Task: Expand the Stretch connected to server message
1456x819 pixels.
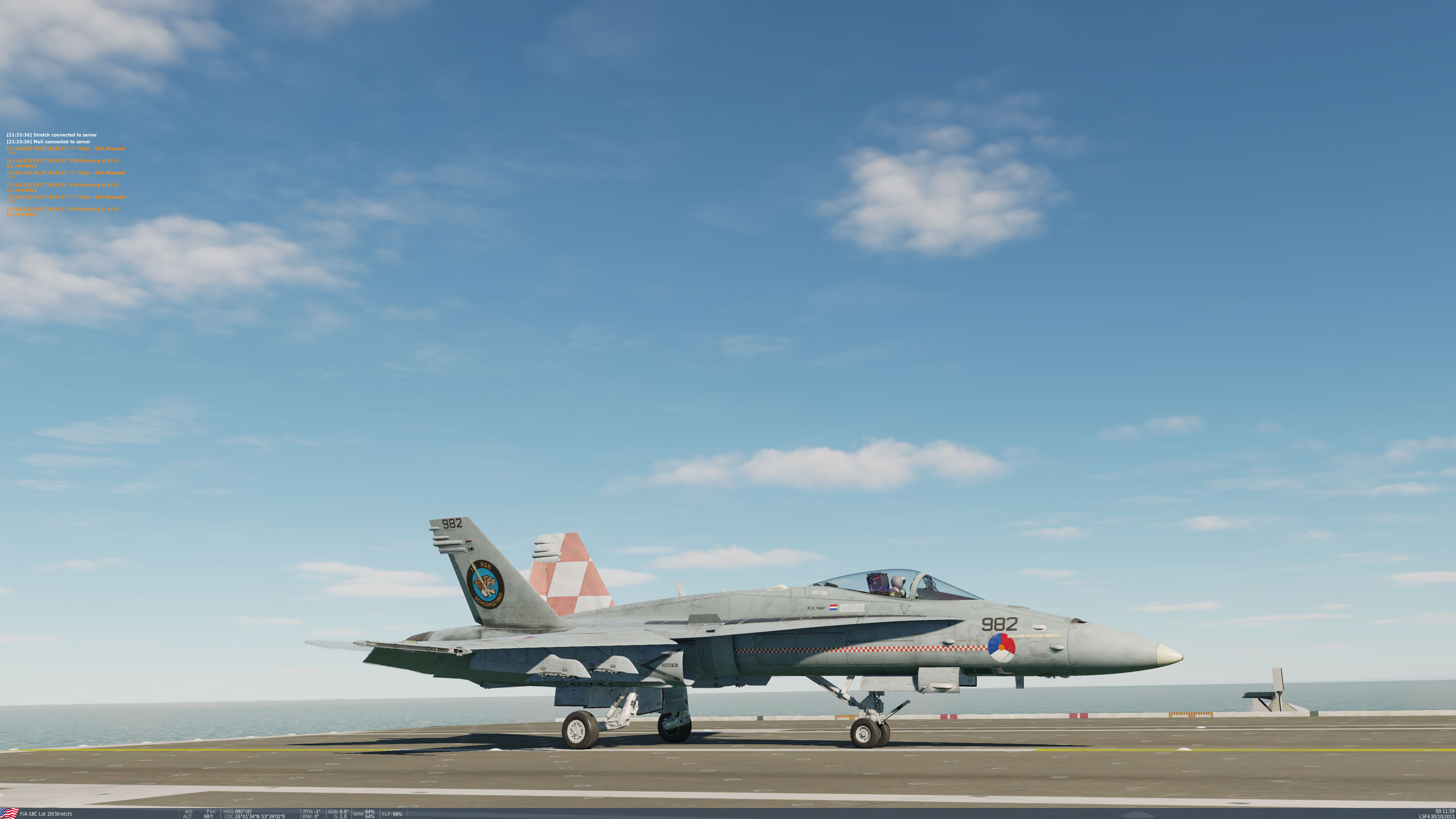Action: pyautogui.click(x=52, y=135)
